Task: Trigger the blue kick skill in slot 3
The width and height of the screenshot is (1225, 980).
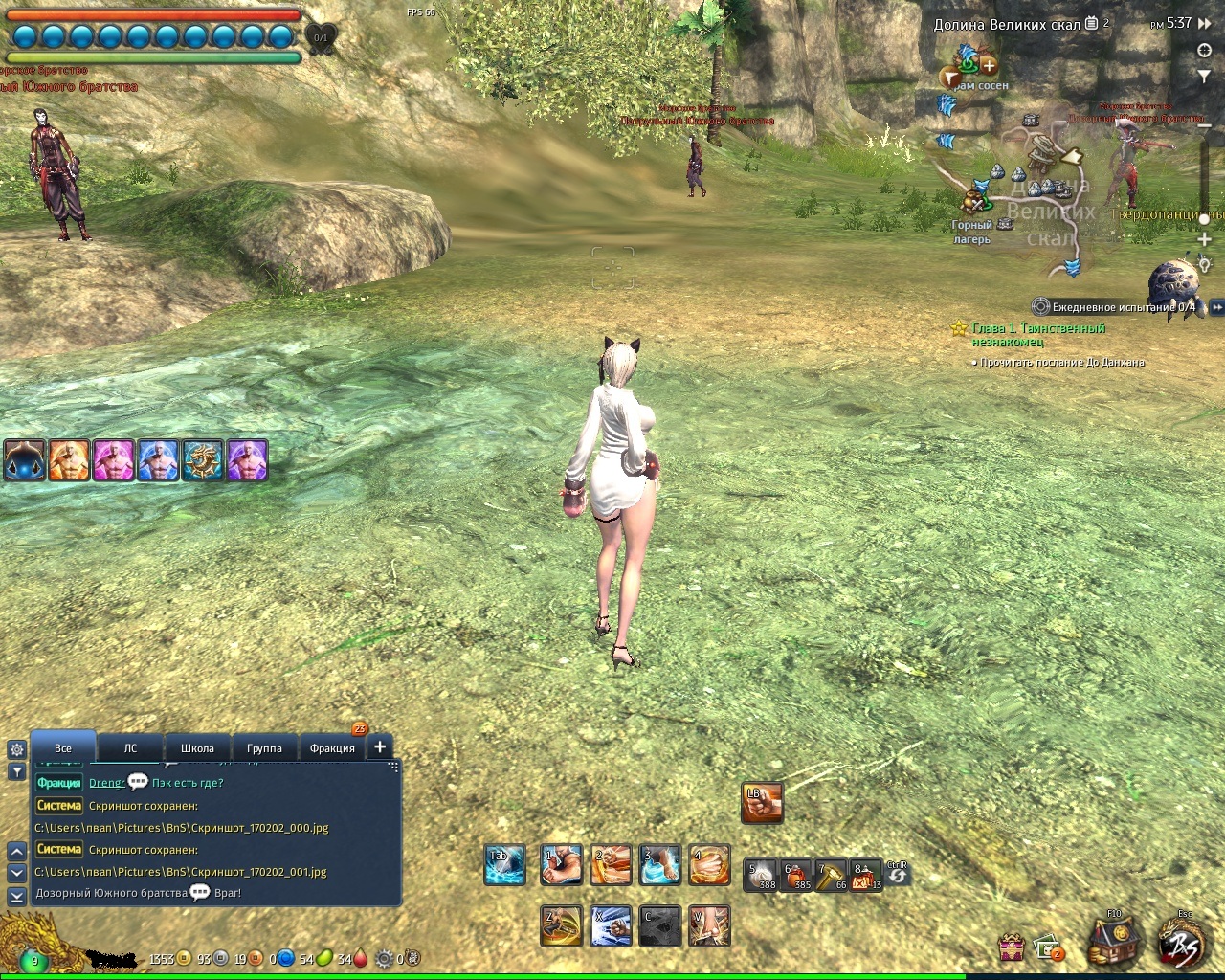Action: pyautogui.click(x=660, y=865)
